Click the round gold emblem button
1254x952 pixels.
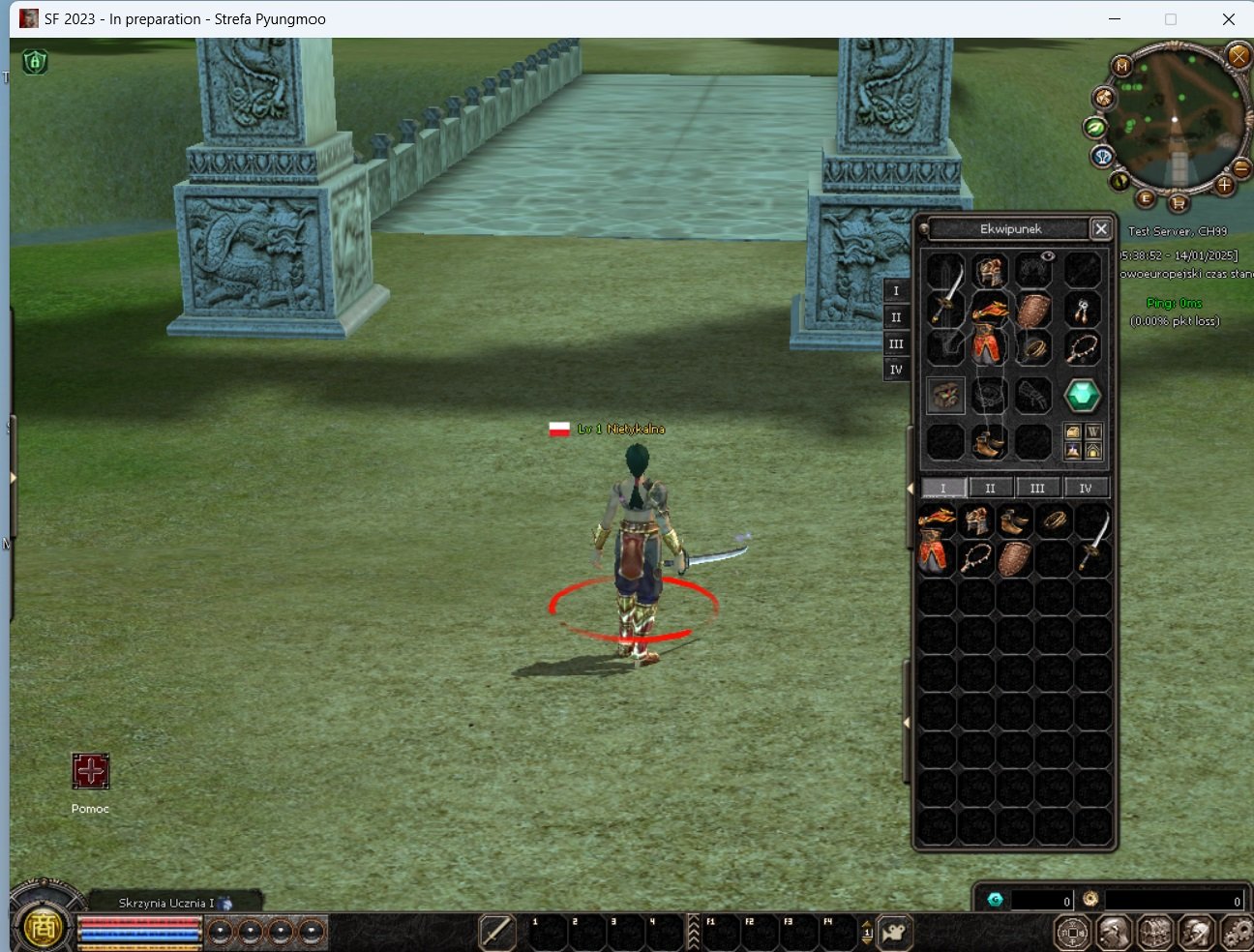pyautogui.click(x=43, y=928)
